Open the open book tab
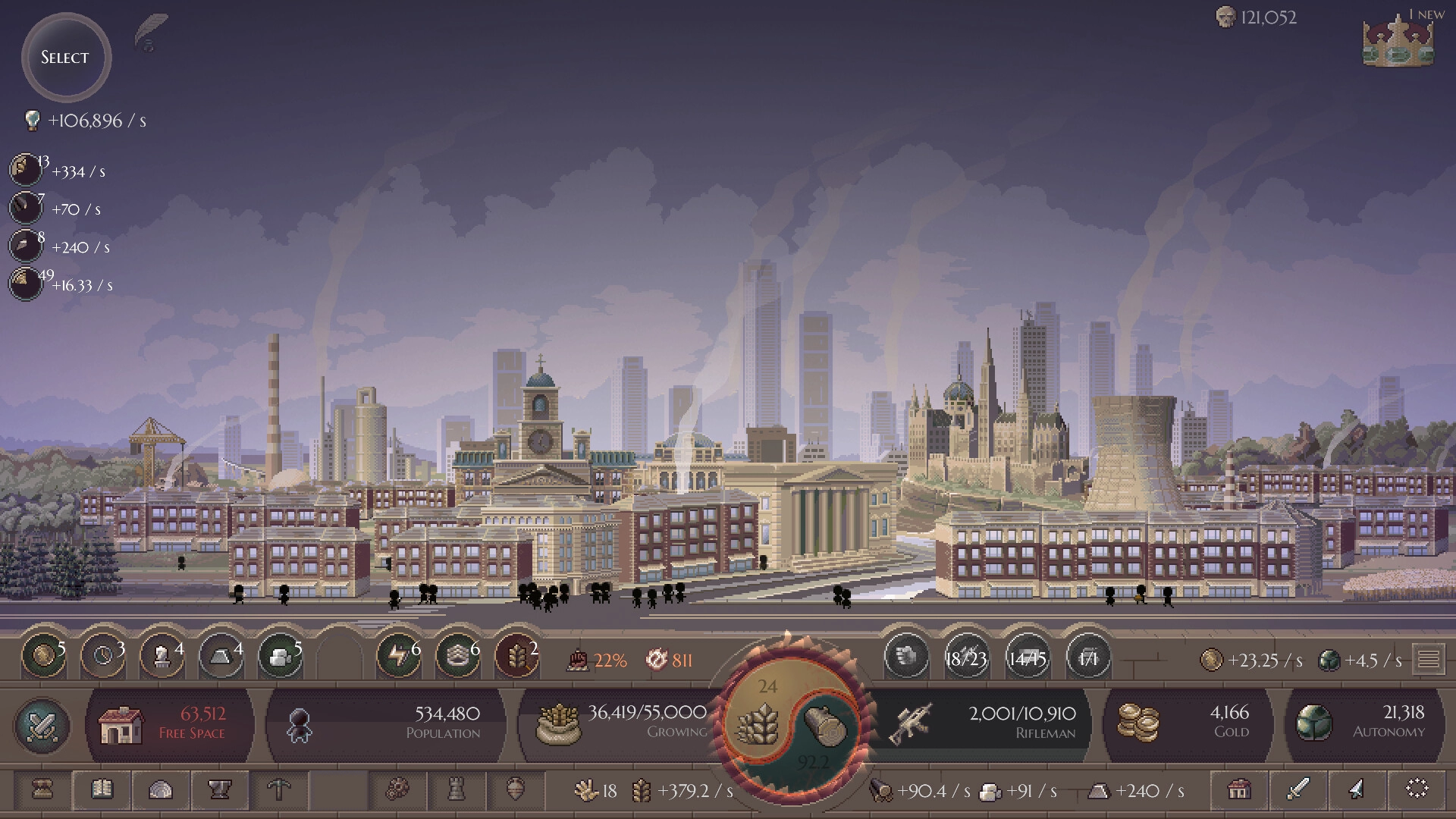1456x819 pixels. [102, 790]
